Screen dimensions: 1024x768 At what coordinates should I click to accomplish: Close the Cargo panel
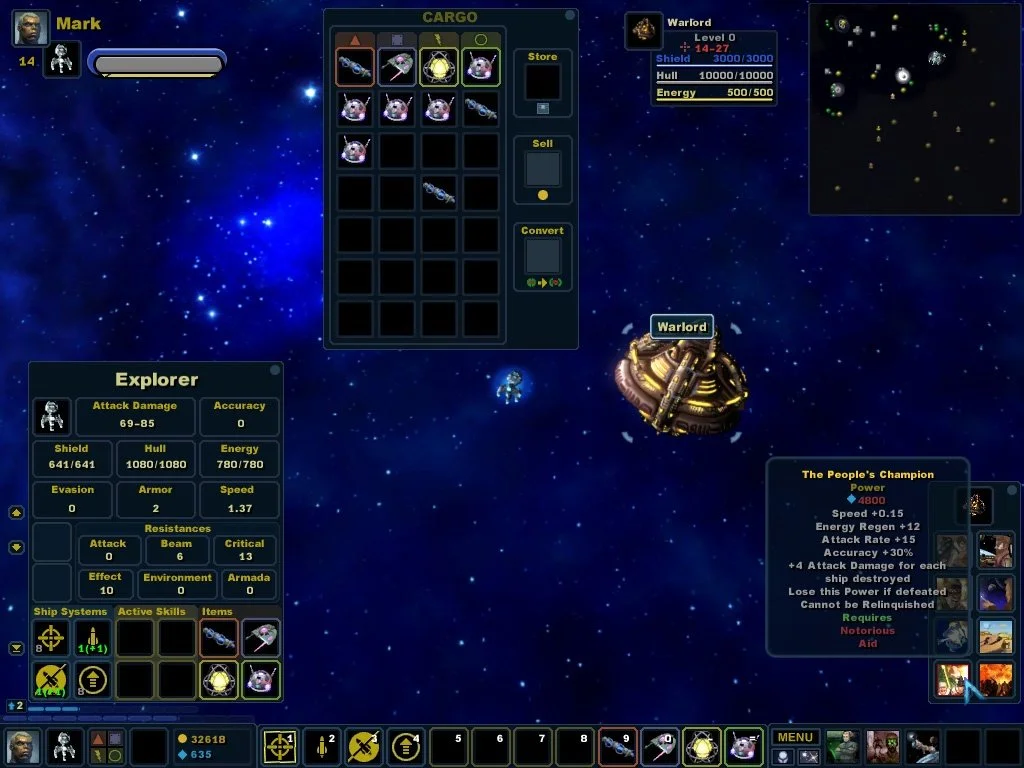point(569,16)
